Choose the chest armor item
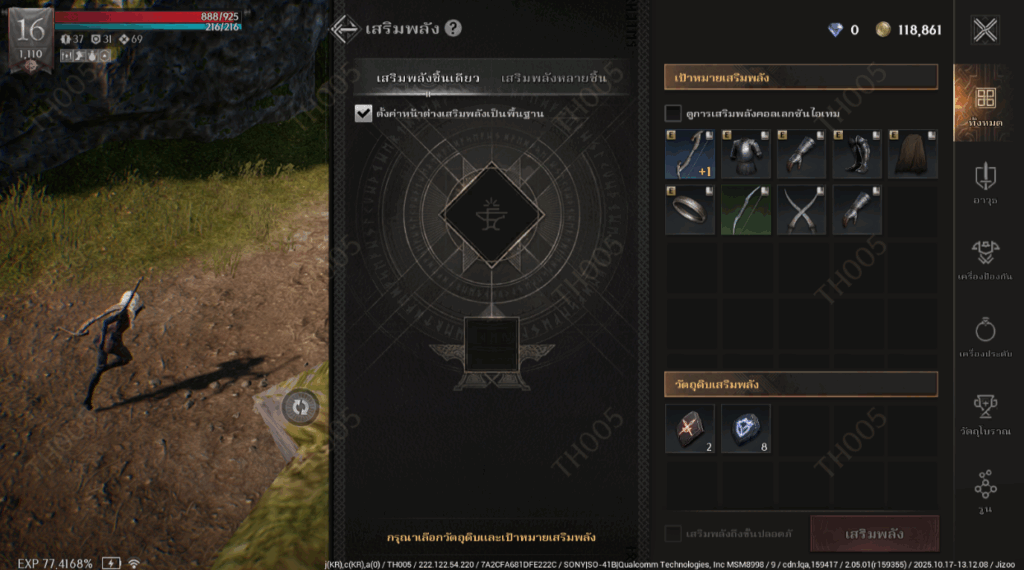This screenshot has width=1024, height=570. pos(746,154)
